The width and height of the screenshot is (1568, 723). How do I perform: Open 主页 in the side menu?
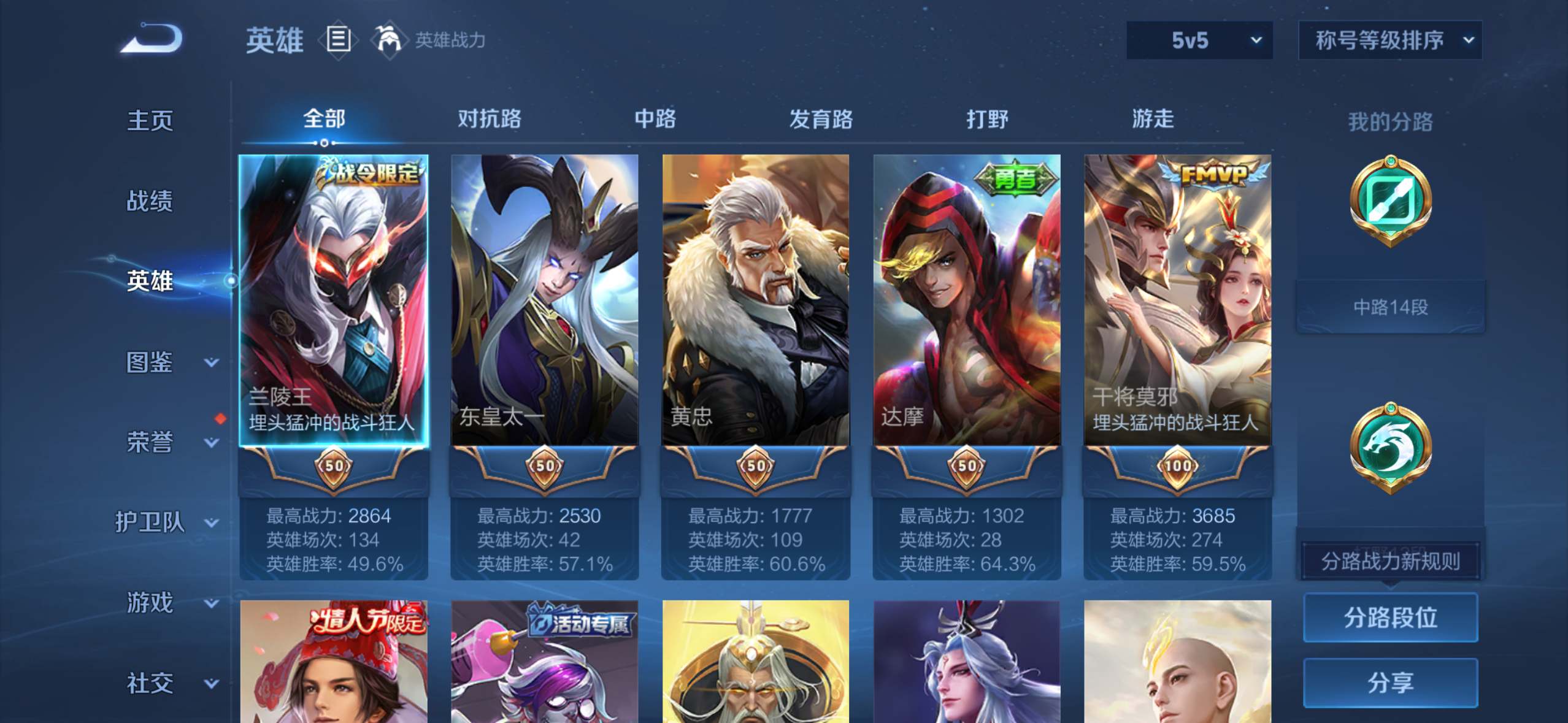[x=150, y=120]
